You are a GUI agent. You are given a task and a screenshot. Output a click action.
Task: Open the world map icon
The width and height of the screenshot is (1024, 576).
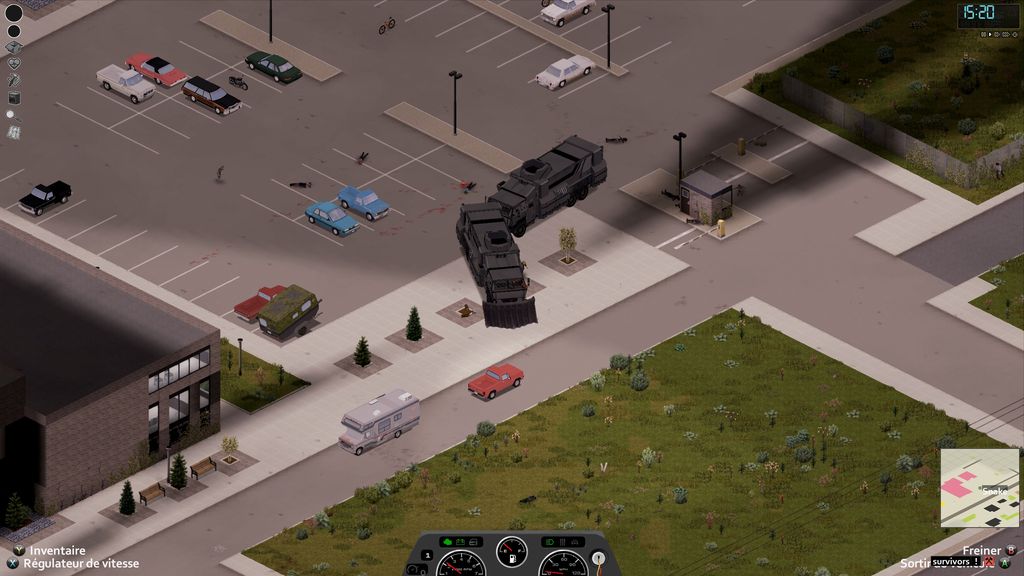14,131
